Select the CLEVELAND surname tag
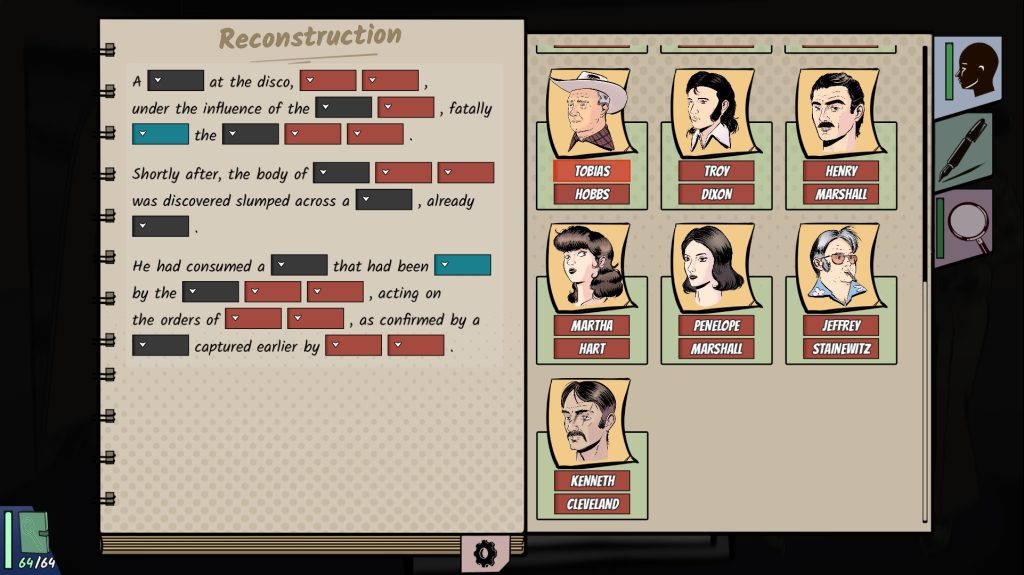Viewport: 1024px width, 575px height. (592, 503)
